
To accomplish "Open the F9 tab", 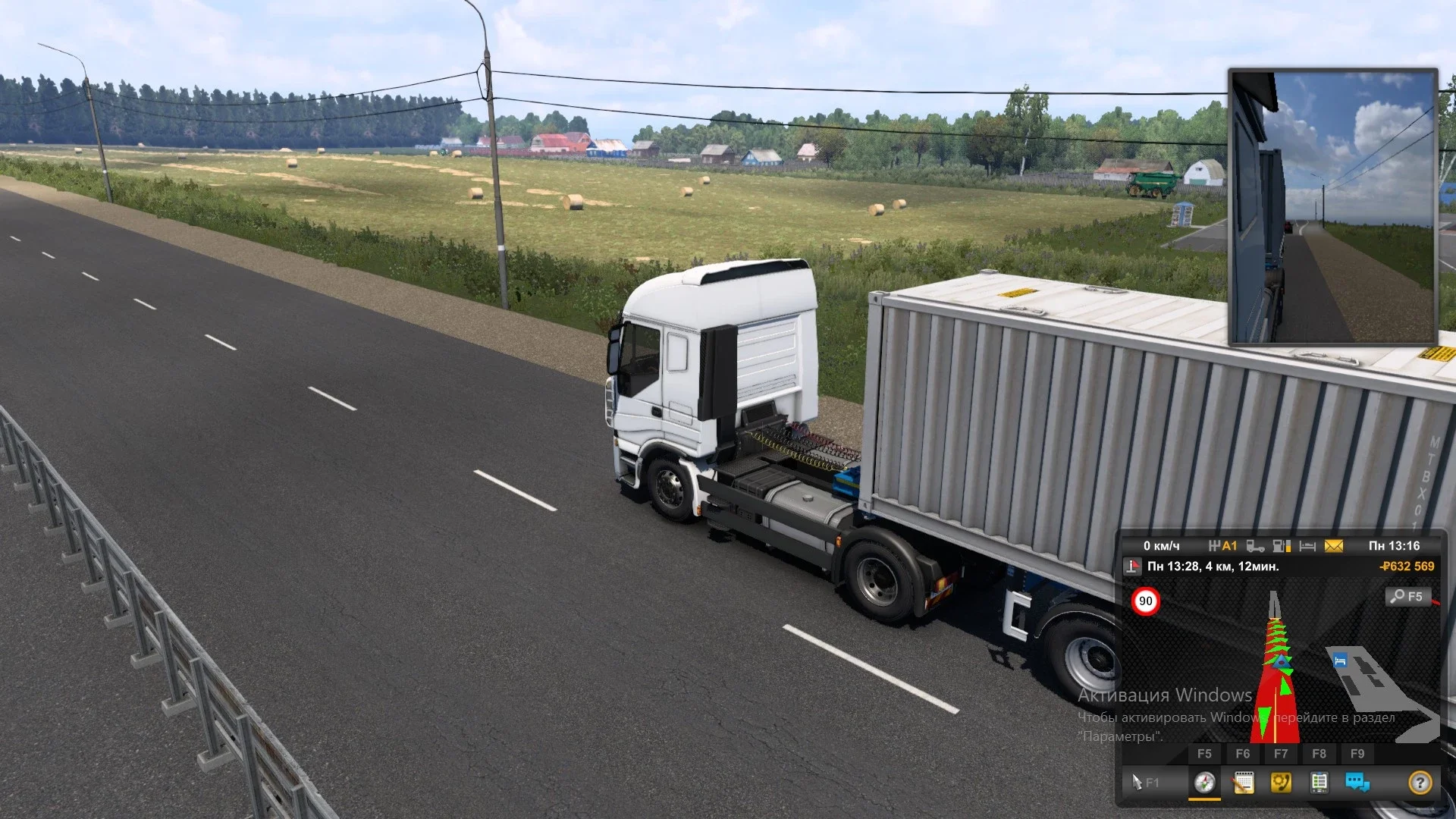I will (x=1357, y=753).
